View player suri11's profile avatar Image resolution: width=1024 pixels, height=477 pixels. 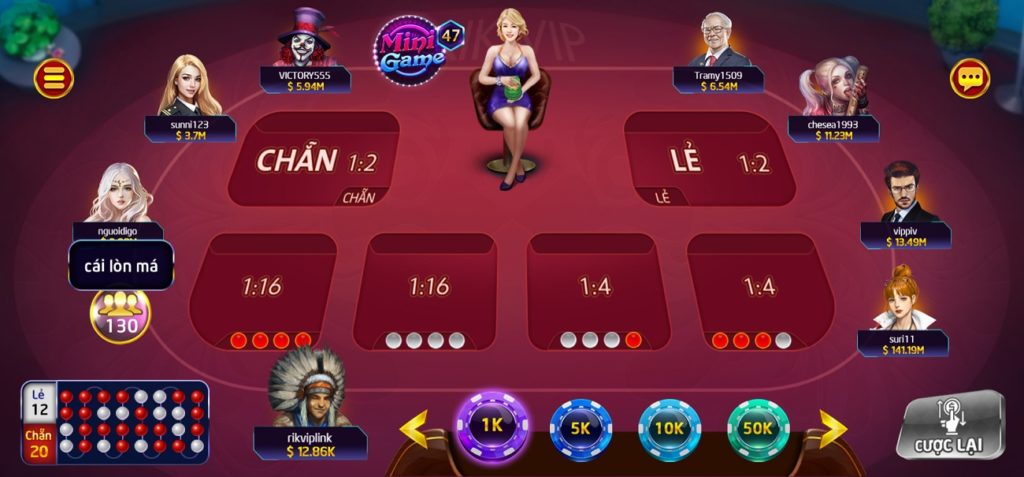tap(901, 297)
